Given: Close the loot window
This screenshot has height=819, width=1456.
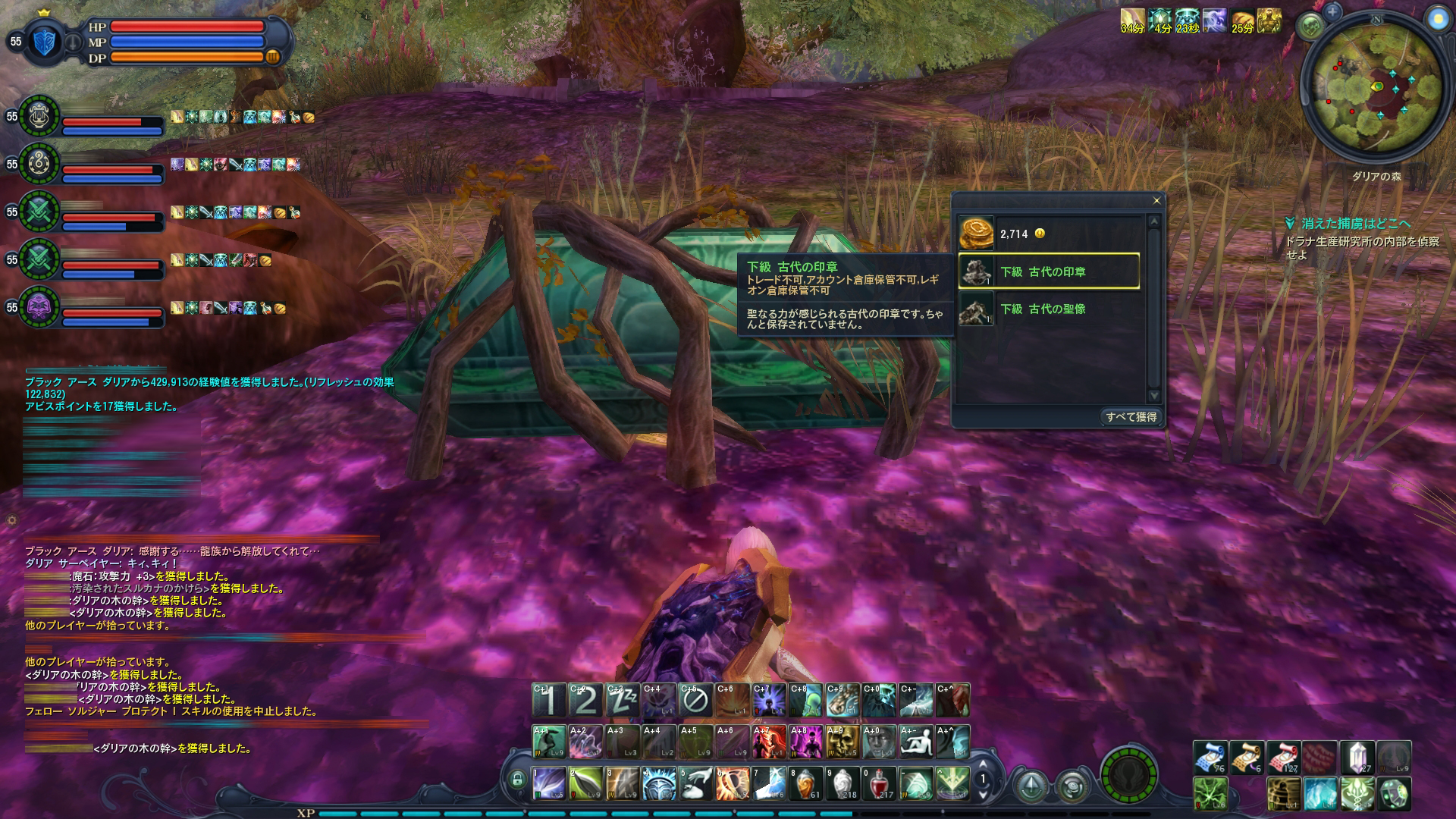Looking at the screenshot, I should click(x=1156, y=201).
